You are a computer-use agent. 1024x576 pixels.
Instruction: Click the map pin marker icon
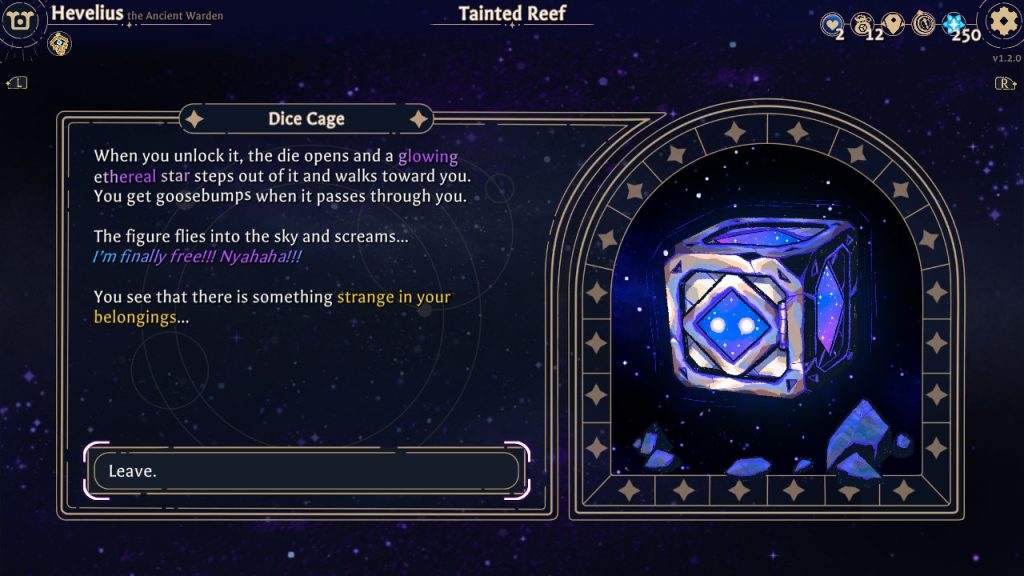(895, 23)
